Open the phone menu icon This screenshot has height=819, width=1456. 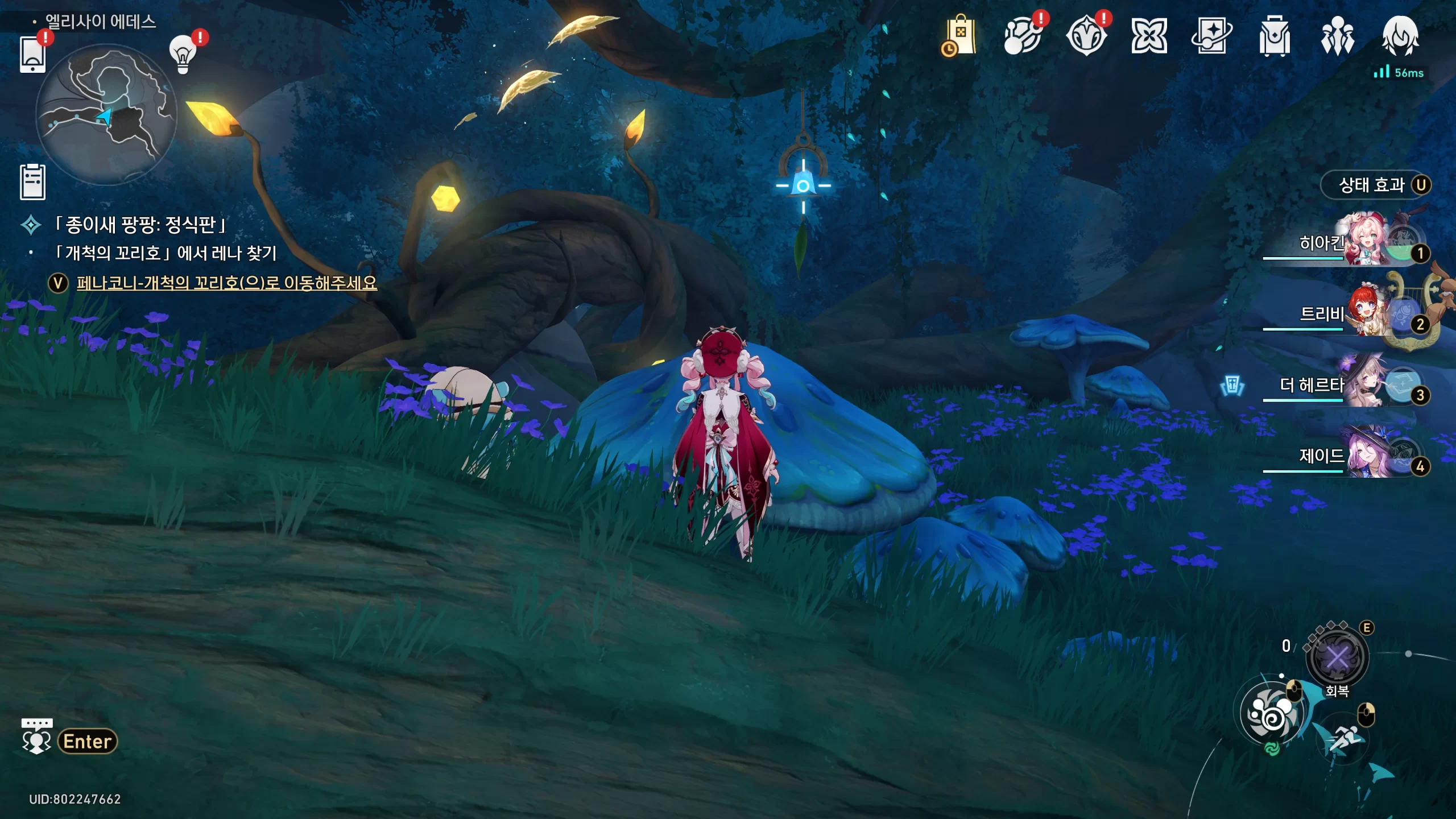click(x=32, y=54)
